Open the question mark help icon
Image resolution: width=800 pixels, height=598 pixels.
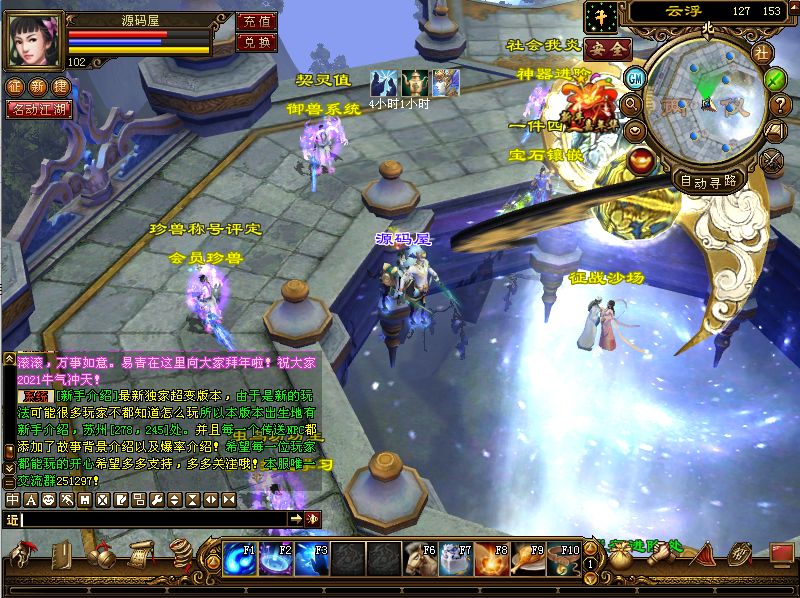click(781, 103)
